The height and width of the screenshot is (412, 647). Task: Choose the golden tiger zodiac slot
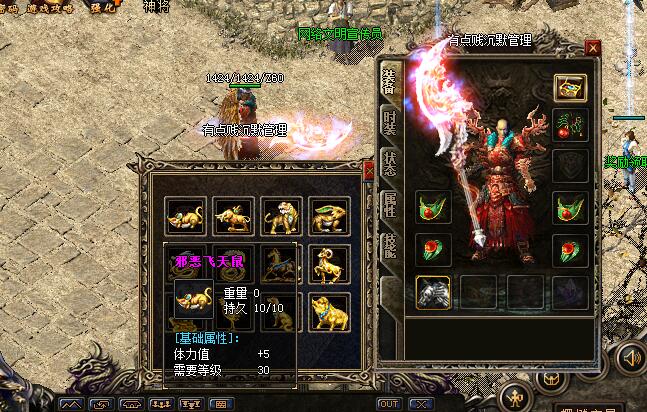(x=280, y=215)
